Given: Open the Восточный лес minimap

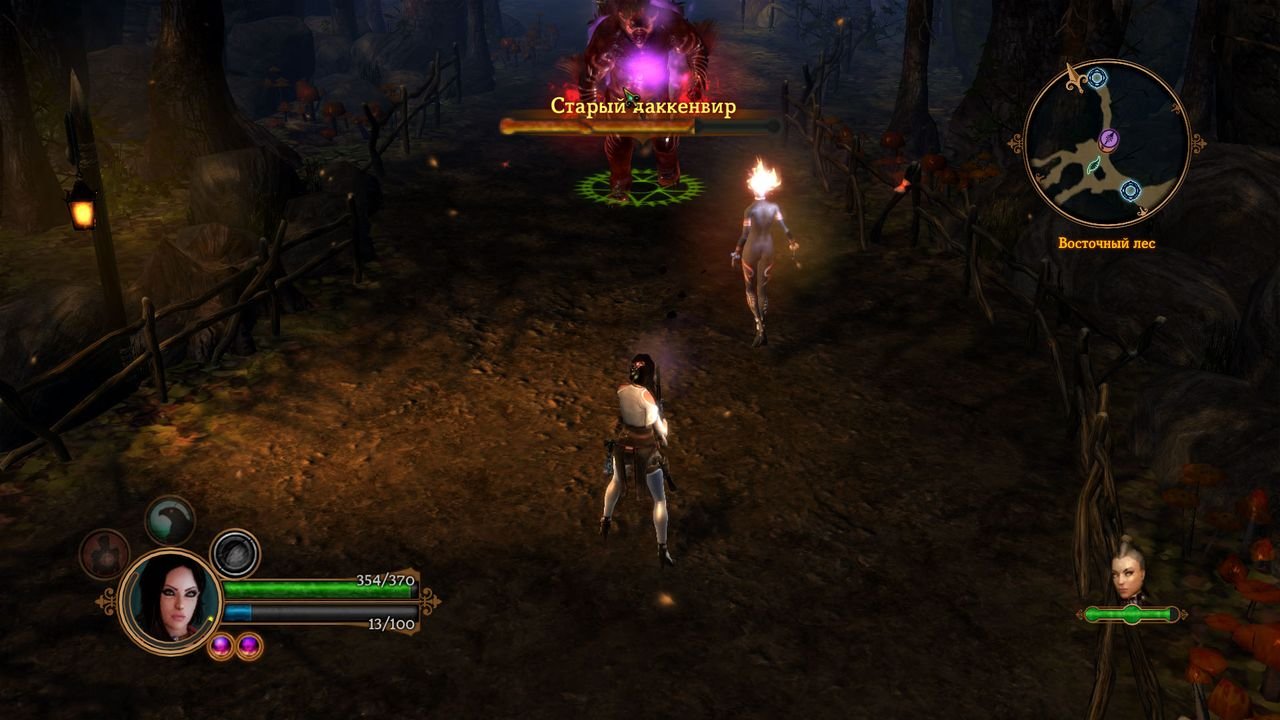Looking at the screenshot, I should coord(1107,144).
